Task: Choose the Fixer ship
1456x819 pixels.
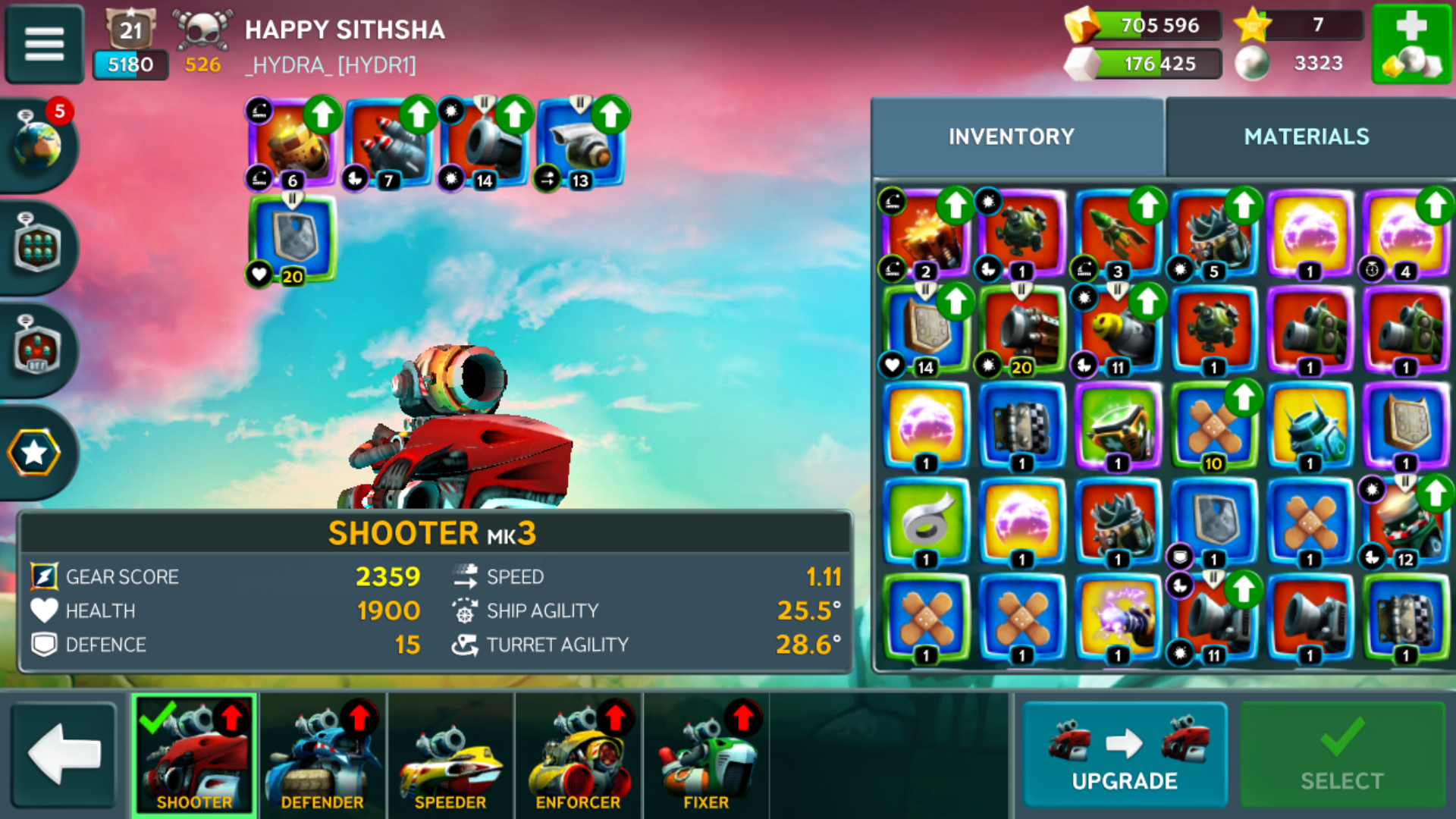Action: pos(705,756)
